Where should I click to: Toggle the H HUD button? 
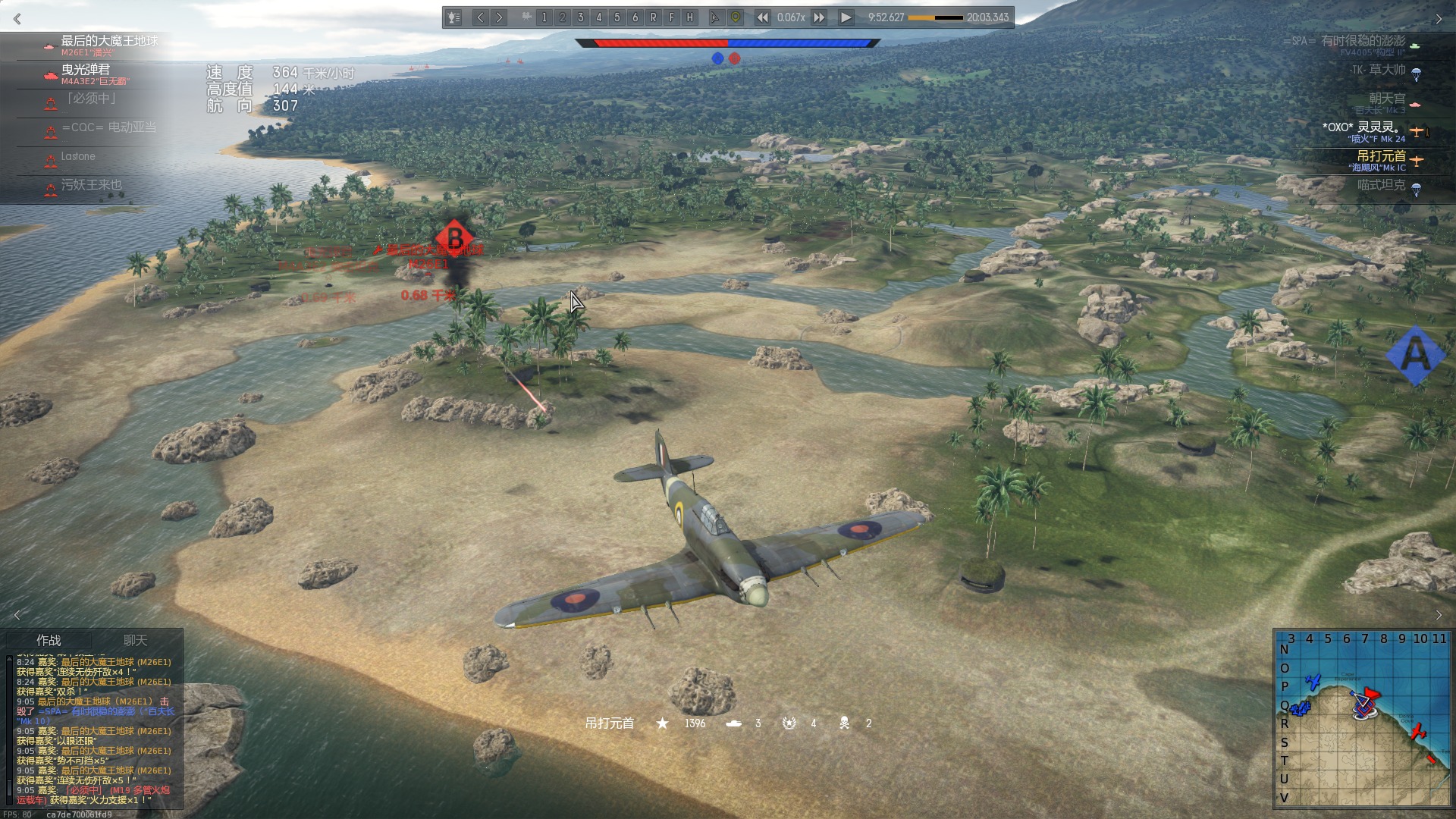[x=689, y=17]
